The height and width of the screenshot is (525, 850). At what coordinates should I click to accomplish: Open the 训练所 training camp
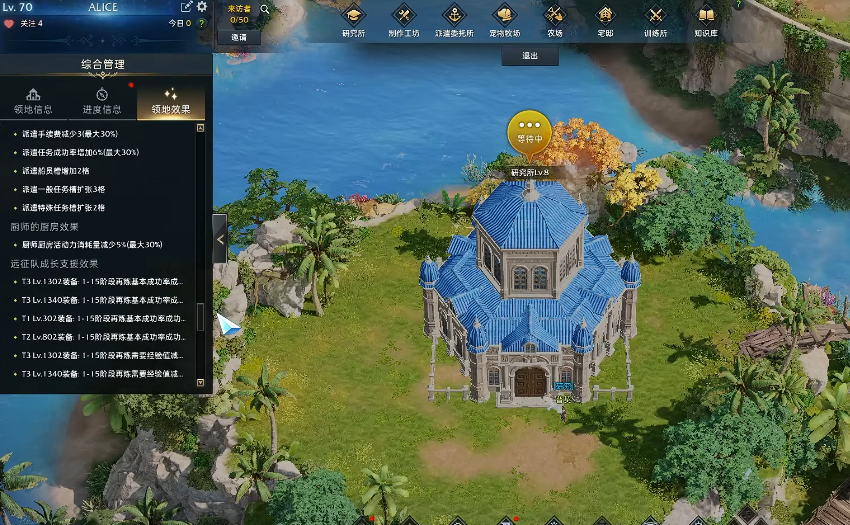tap(656, 20)
